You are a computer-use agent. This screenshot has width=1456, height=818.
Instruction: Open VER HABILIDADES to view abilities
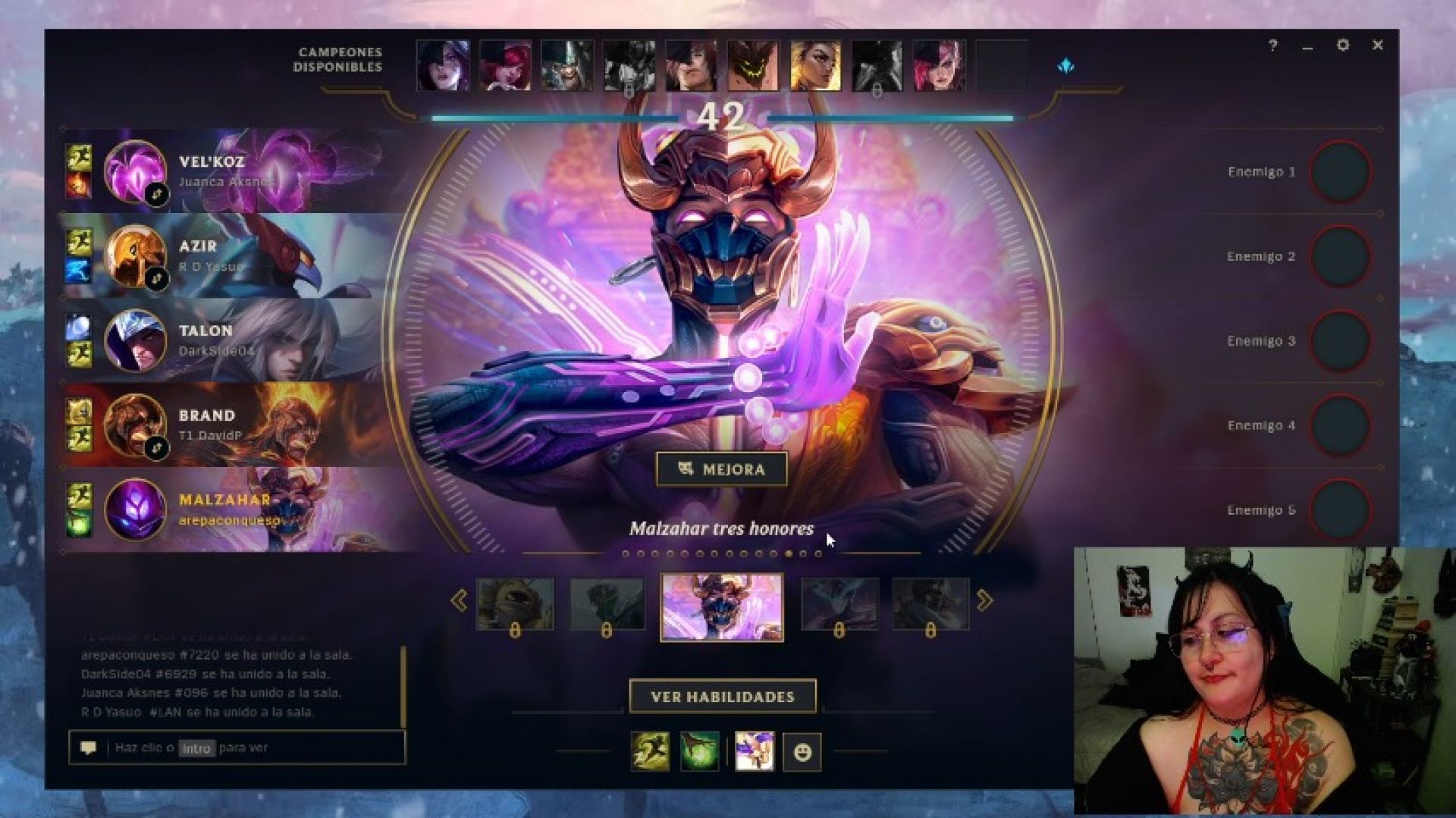pyautogui.click(x=723, y=695)
